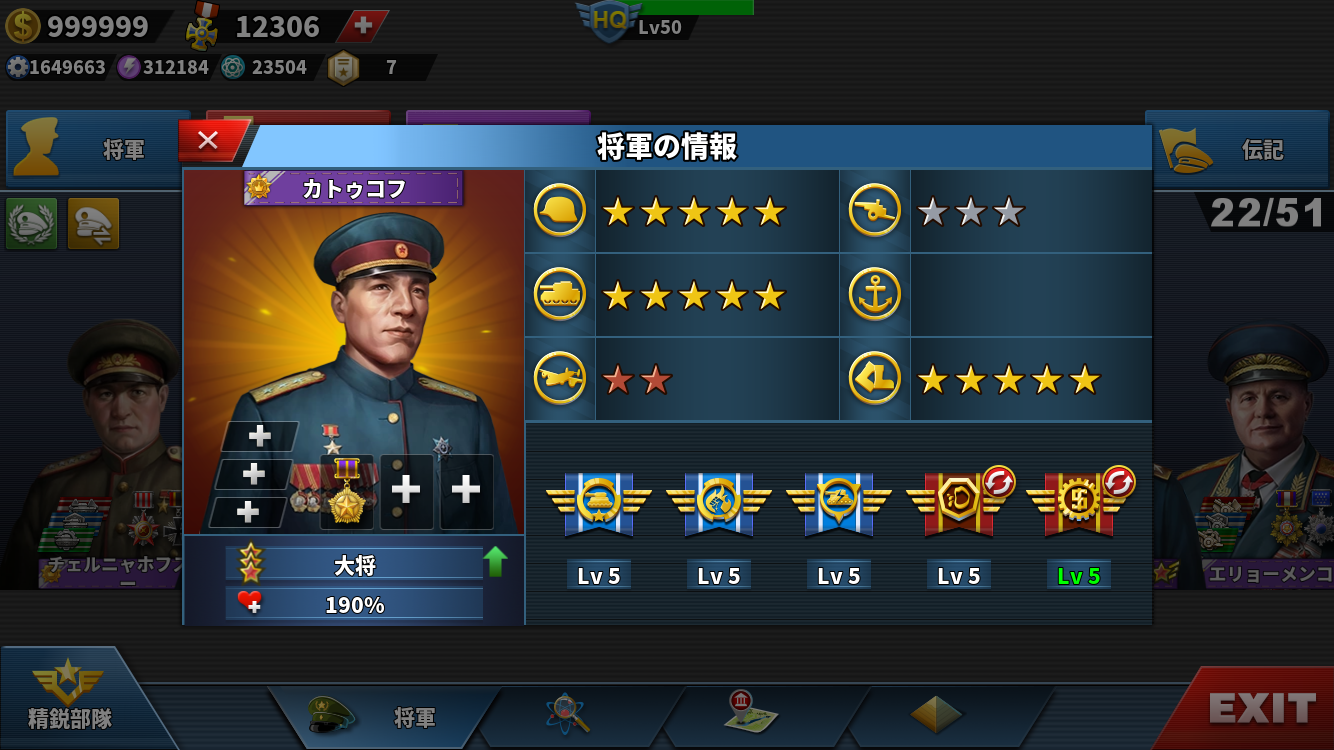1334x750 pixels.
Task: Select the equipped gold star medal slot
Action: pos(347,492)
